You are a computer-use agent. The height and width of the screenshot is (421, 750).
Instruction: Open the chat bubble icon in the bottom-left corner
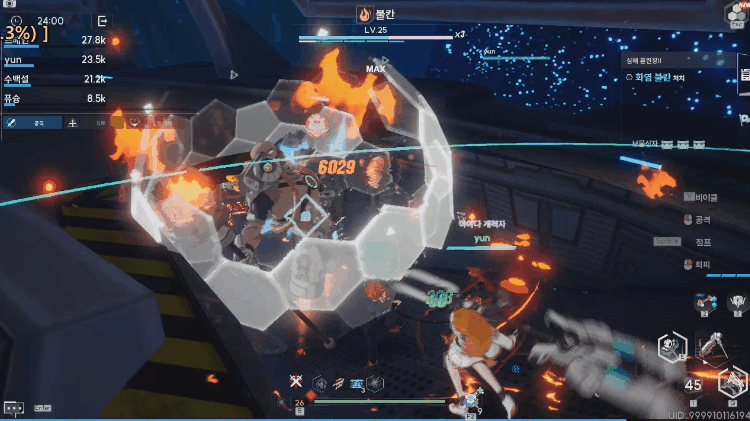click(14, 408)
